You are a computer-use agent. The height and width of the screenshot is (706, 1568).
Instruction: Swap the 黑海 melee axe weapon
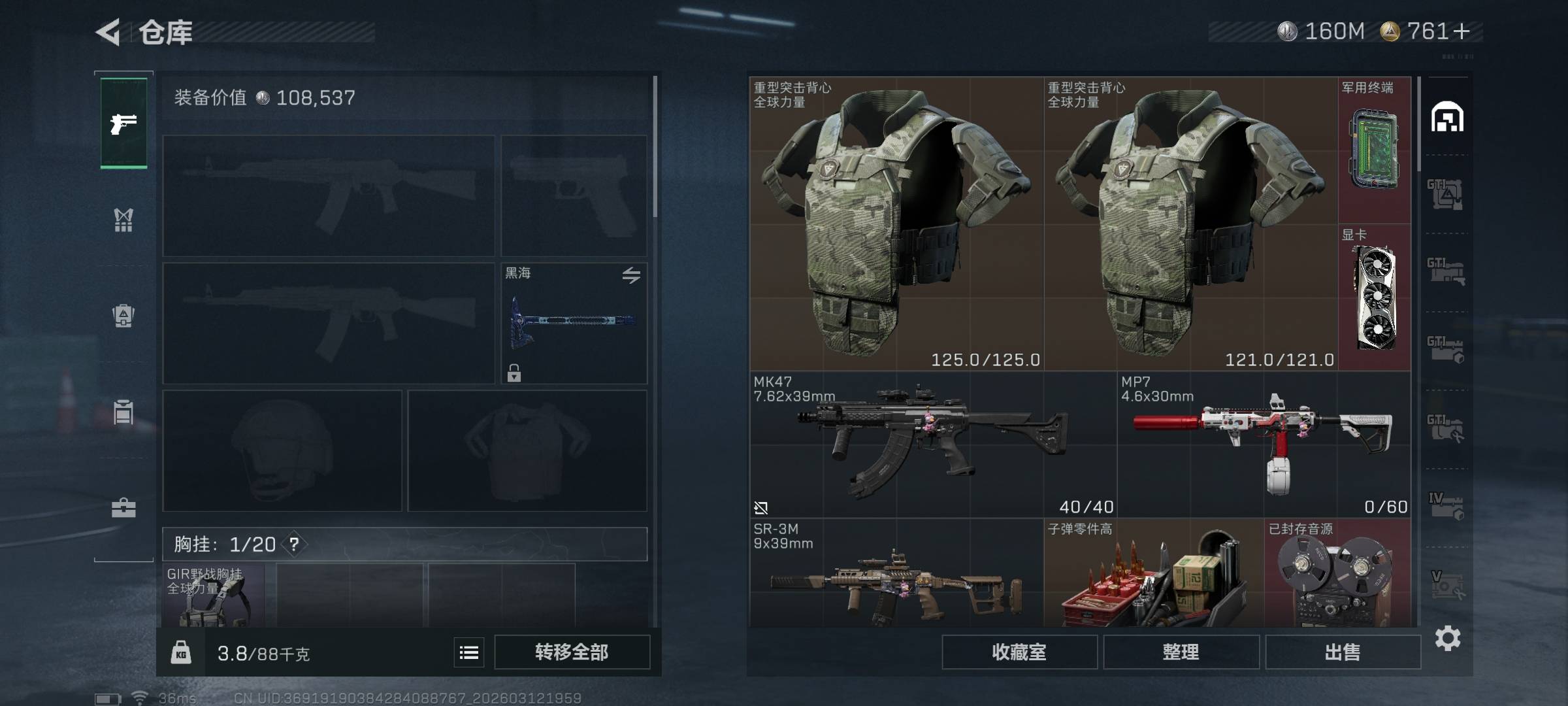[630, 275]
